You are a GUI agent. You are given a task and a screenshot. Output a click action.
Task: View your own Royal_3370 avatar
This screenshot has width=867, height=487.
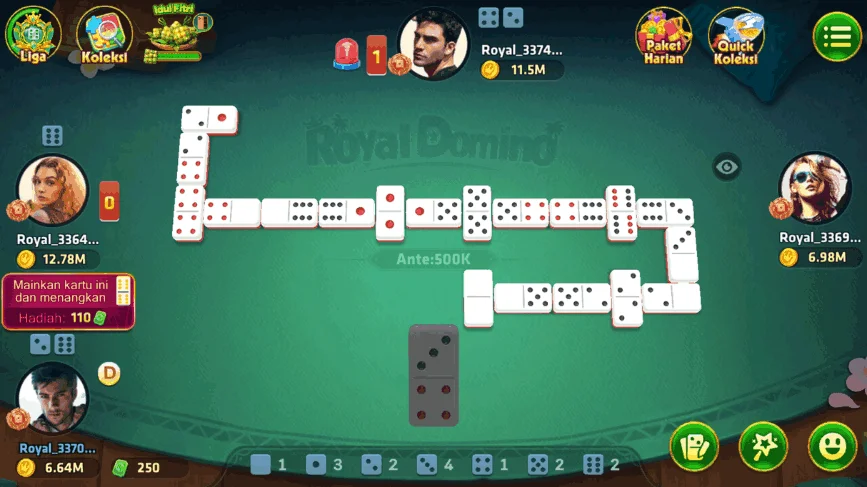(53, 397)
